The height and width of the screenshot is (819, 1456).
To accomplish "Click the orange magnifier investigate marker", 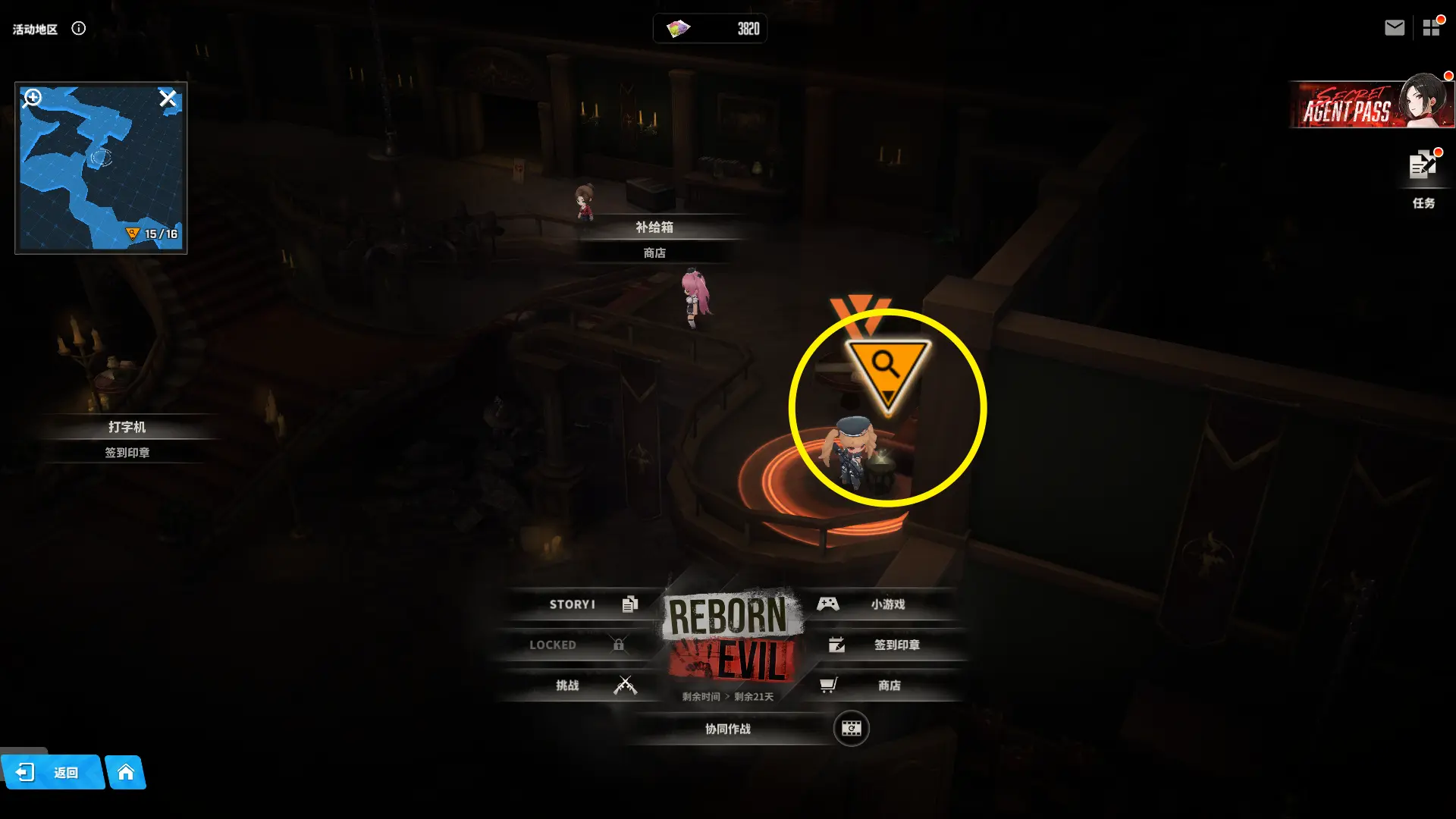I will pos(886,369).
